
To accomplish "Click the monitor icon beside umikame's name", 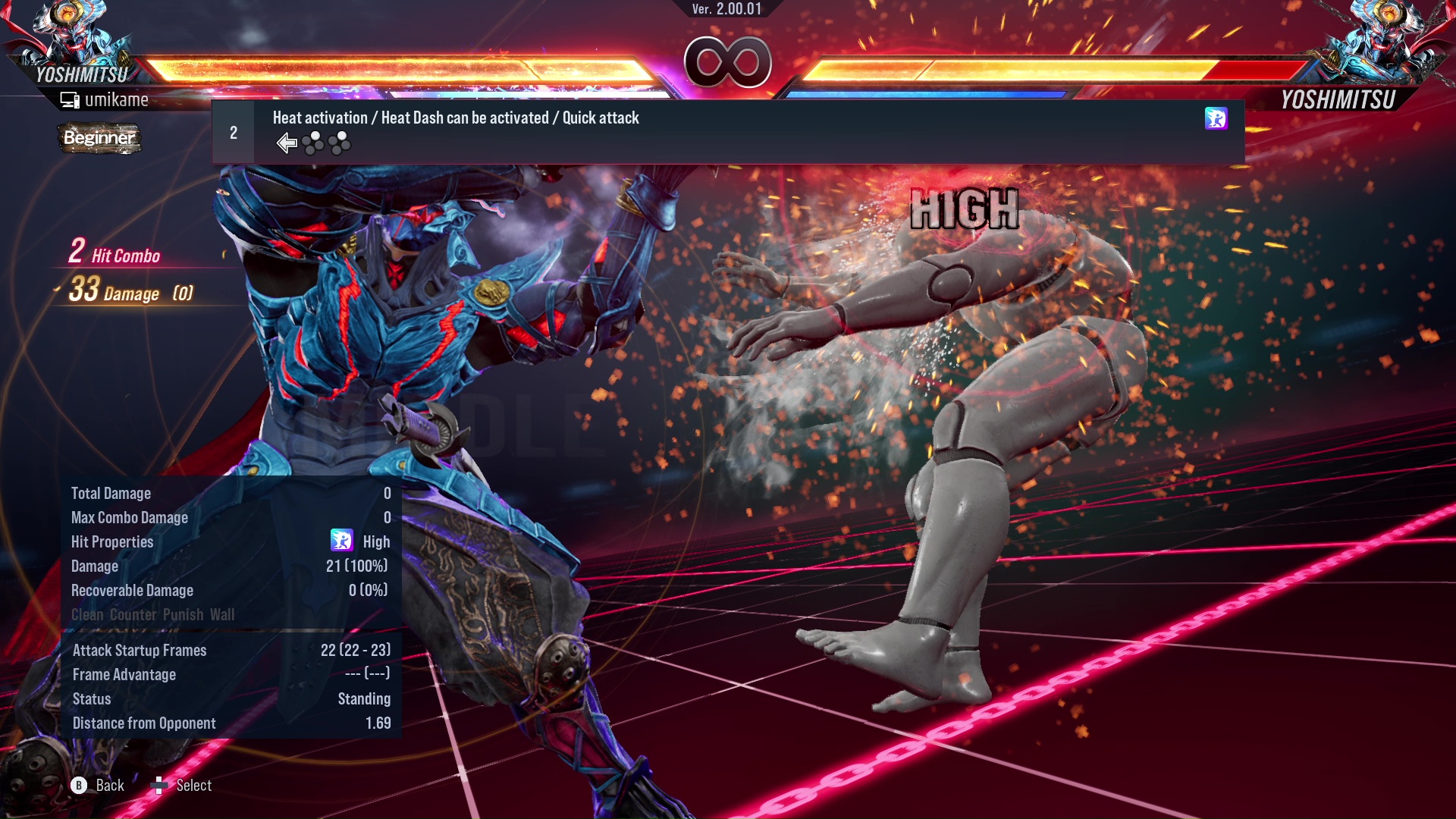I will (68, 99).
